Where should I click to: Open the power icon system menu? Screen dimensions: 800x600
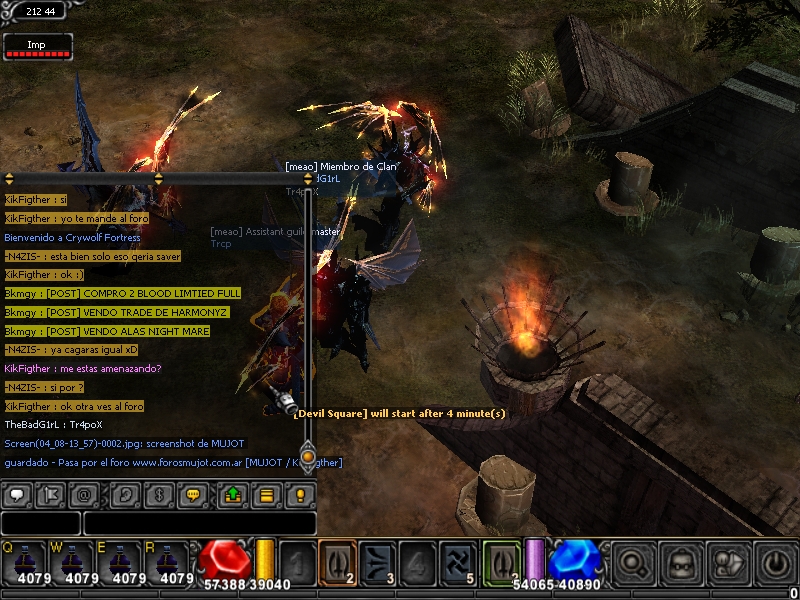[776, 562]
